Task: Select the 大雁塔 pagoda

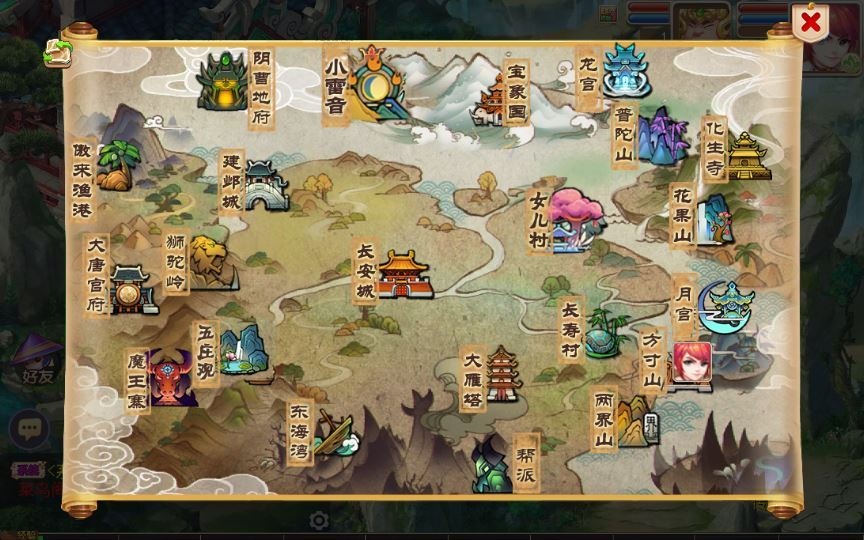Action: (501, 375)
